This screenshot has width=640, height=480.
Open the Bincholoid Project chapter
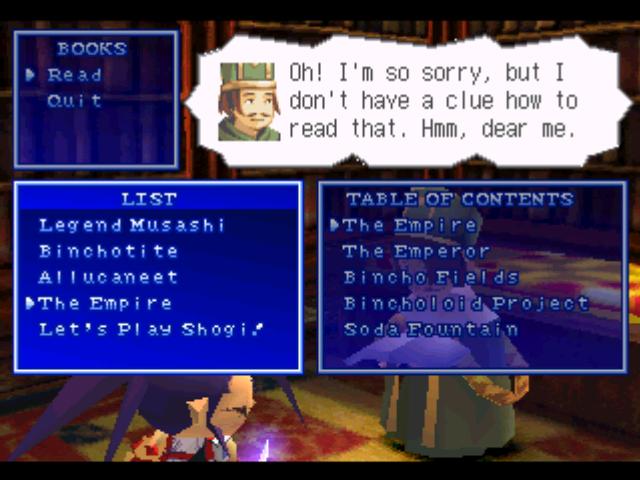[x=466, y=303]
